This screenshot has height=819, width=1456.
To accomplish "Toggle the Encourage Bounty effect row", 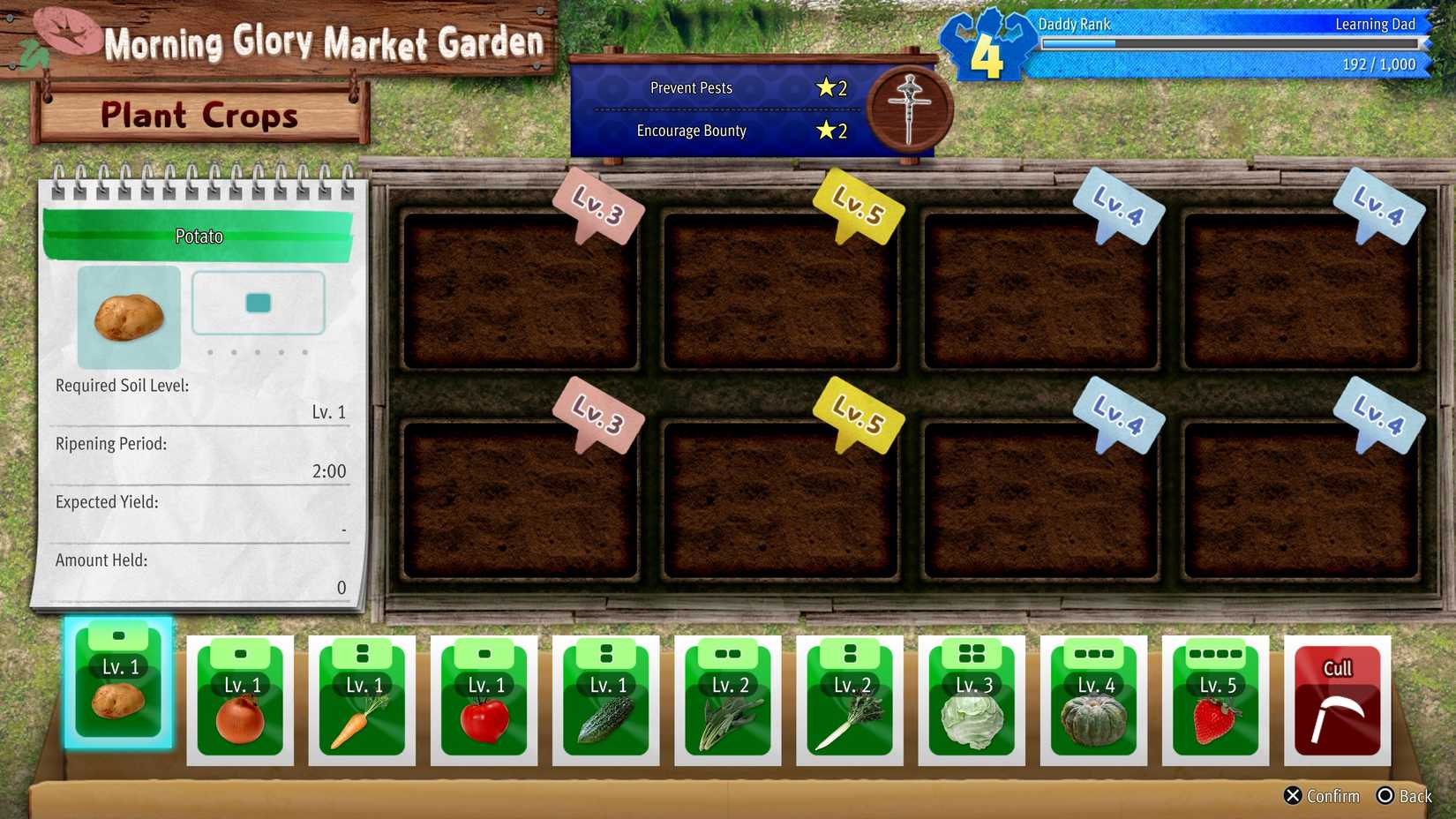I will [x=739, y=131].
